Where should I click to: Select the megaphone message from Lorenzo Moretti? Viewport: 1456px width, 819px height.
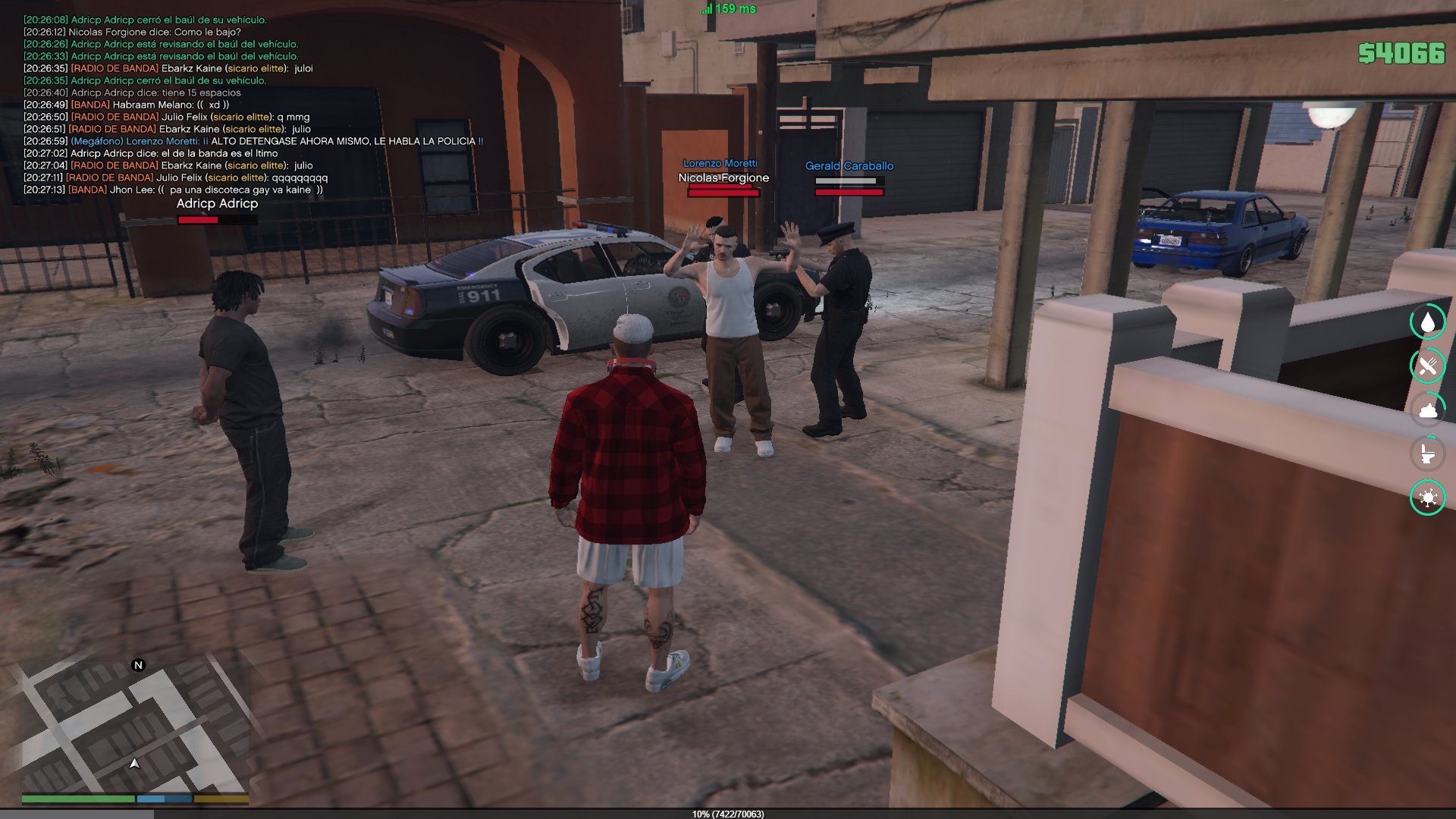pos(277,141)
